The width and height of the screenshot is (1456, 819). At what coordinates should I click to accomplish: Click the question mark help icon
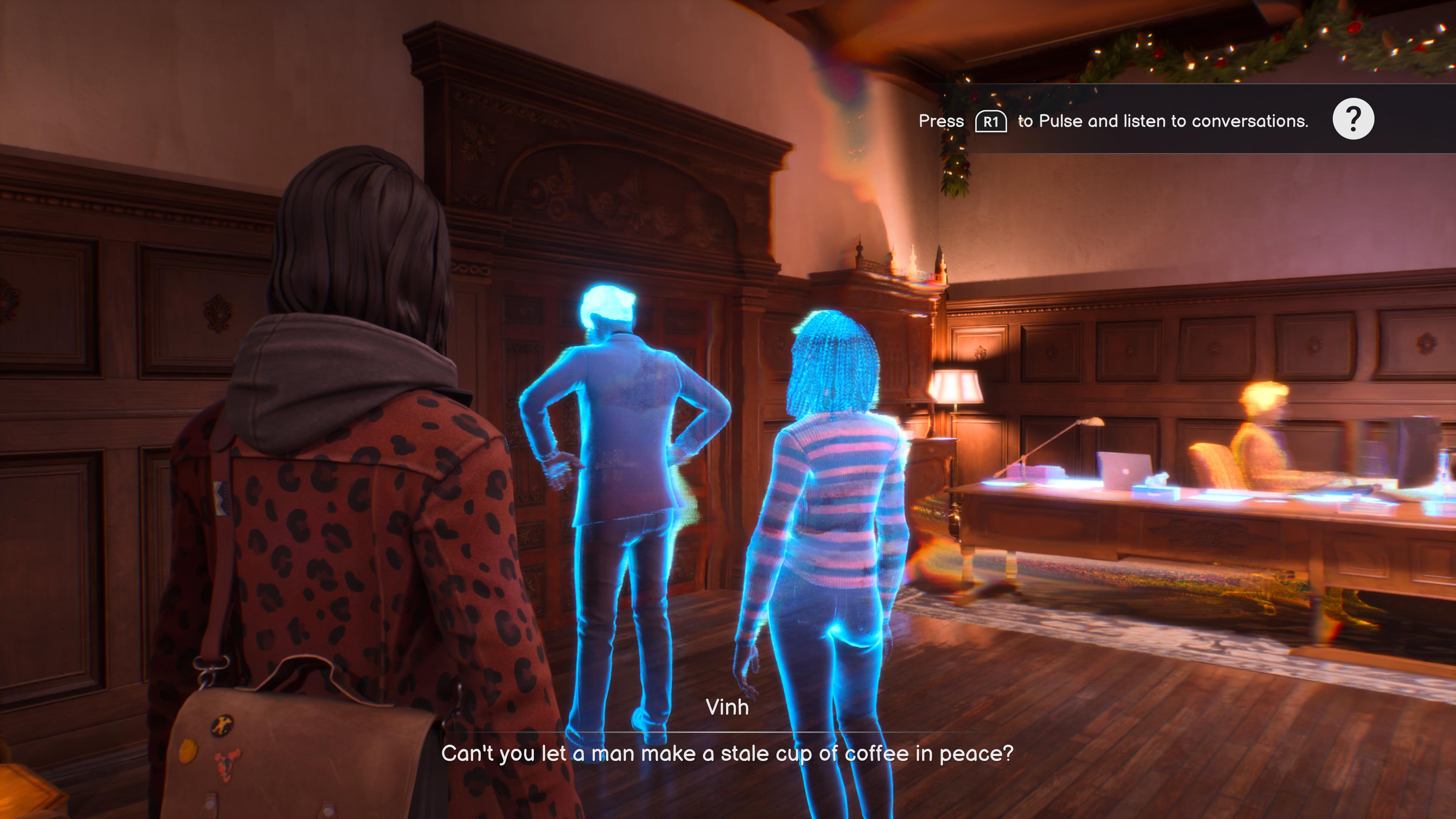[x=1352, y=119]
